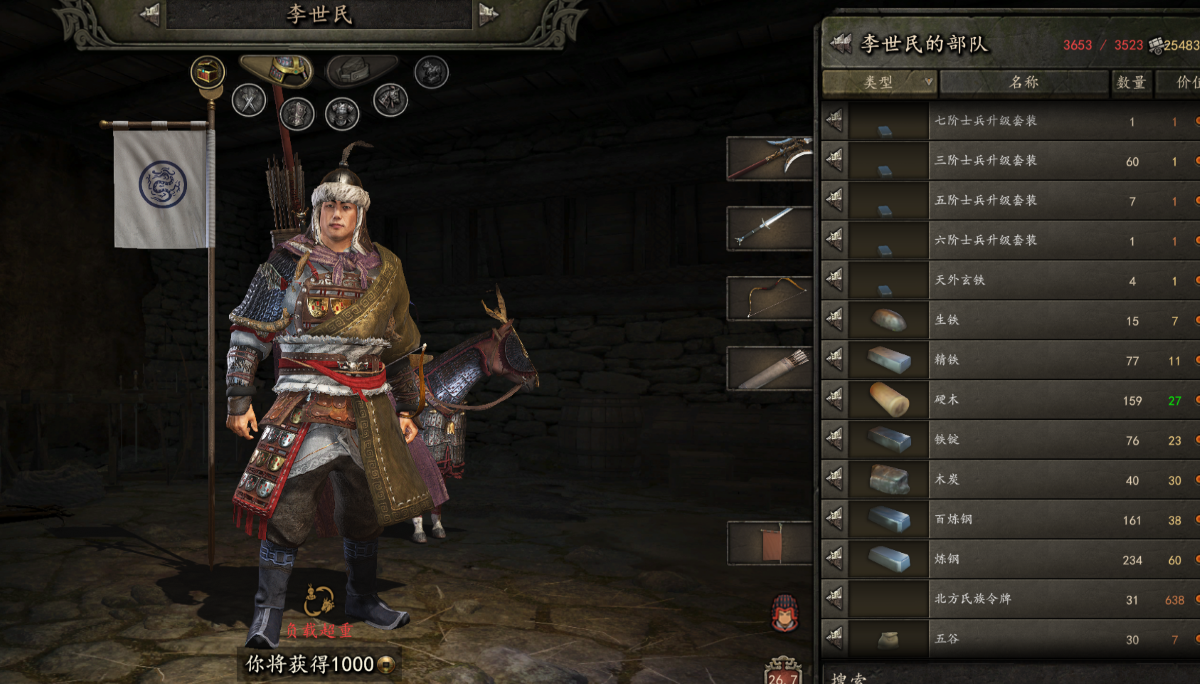Click the transfer arrow next to 炼钢
The height and width of the screenshot is (684, 1200).
[x=834, y=560]
